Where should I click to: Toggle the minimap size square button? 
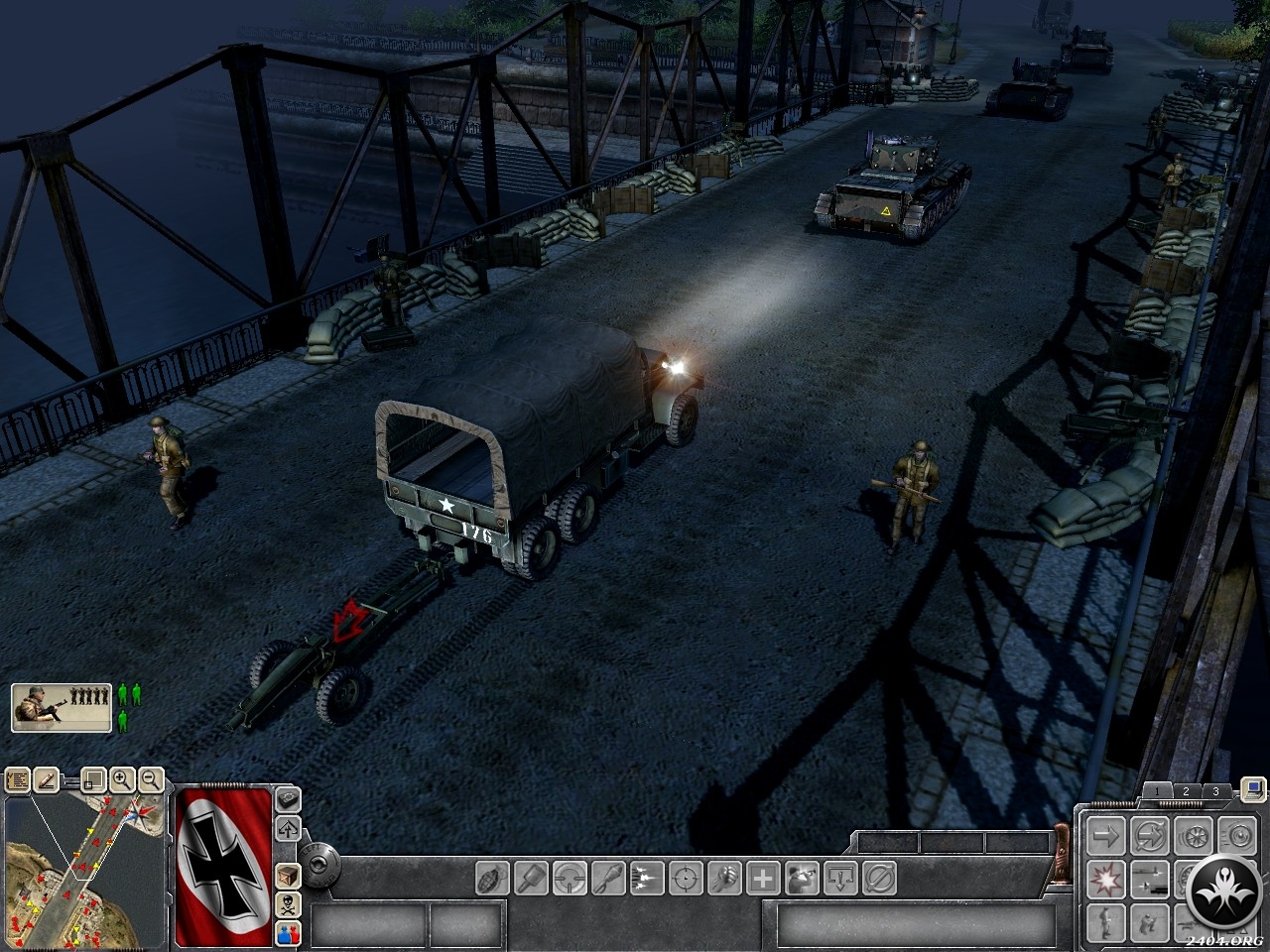pos(93,780)
